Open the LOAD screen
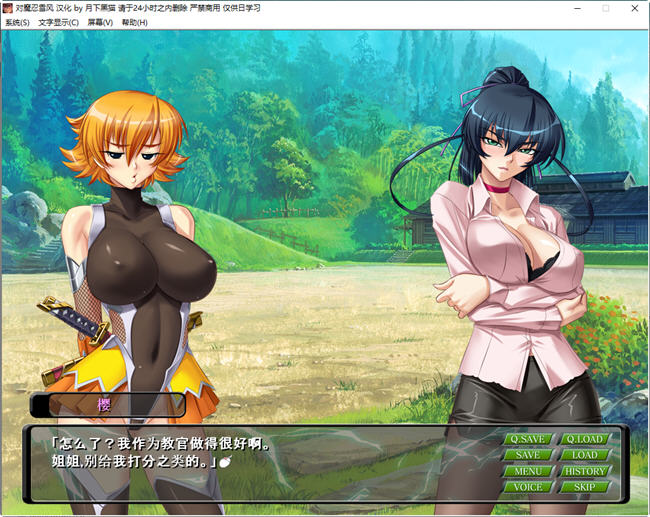This screenshot has height=517, width=650. (x=584, y=455)
